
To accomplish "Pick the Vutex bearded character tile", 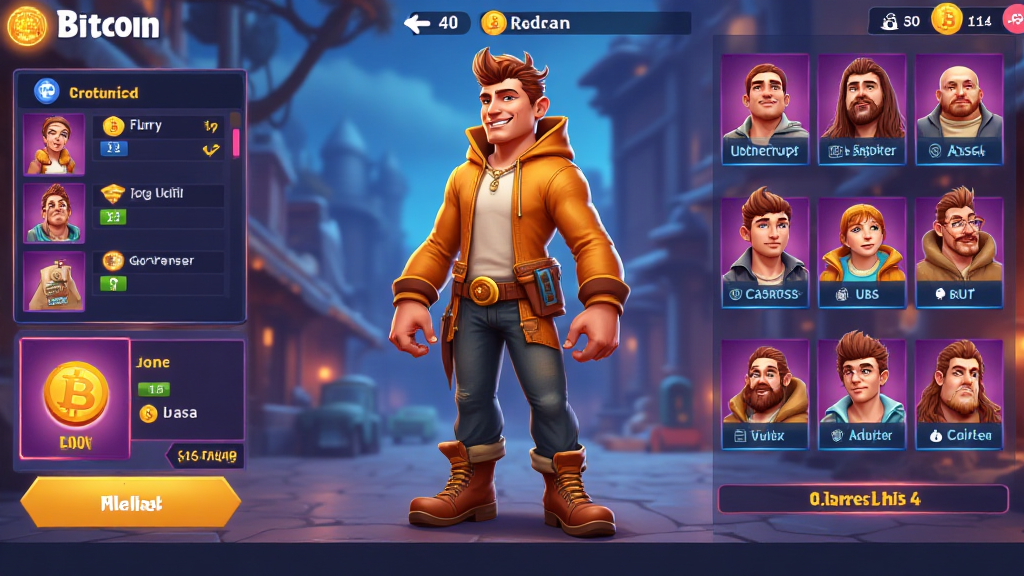I will [x=765, y=394].
